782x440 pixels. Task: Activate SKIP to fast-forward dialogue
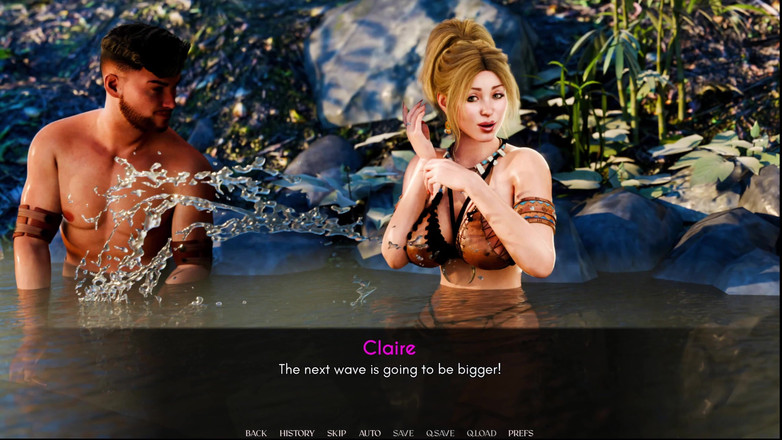coord(336,433)
